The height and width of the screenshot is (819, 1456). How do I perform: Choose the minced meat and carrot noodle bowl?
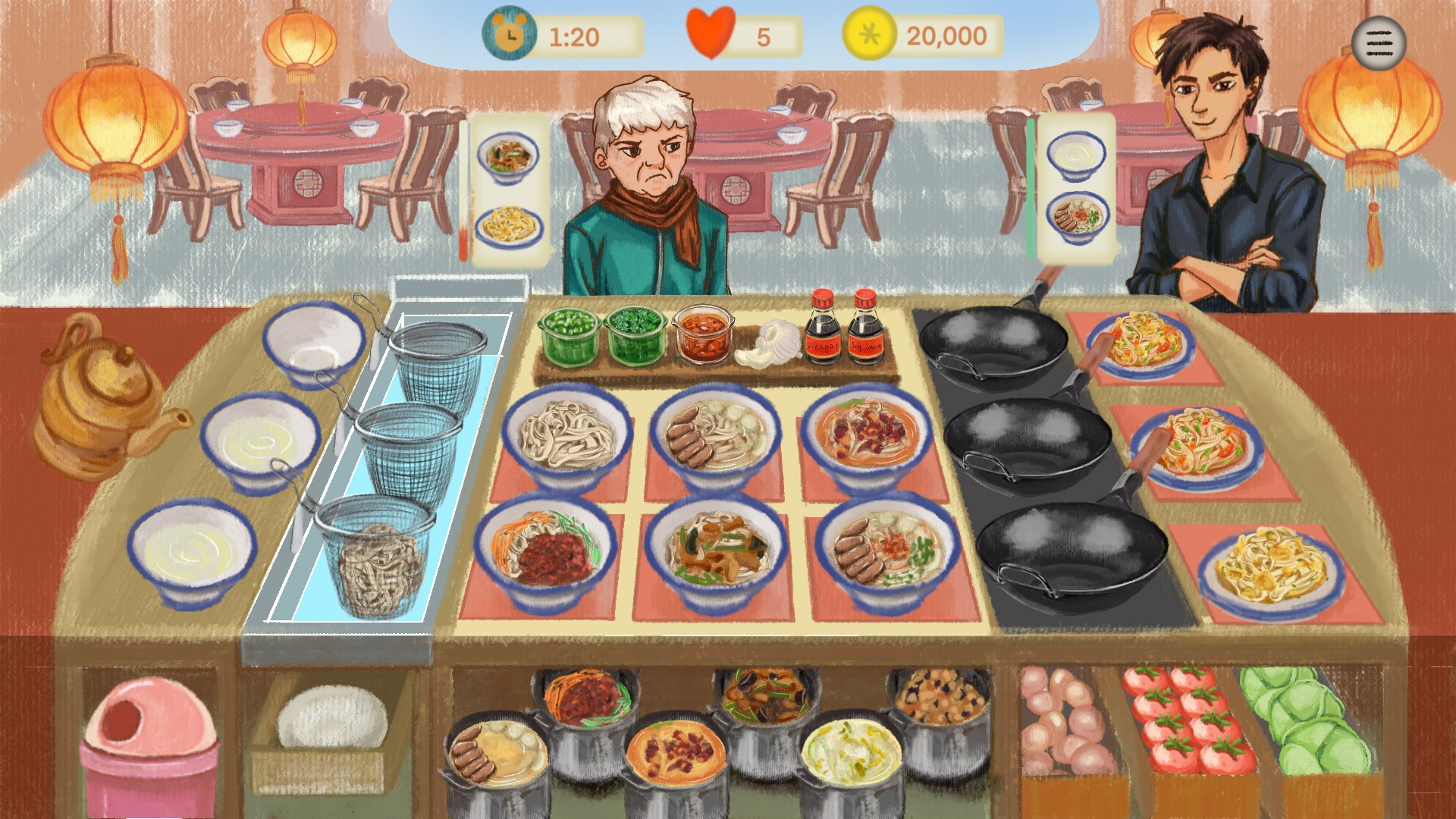(x=544, y=552)
